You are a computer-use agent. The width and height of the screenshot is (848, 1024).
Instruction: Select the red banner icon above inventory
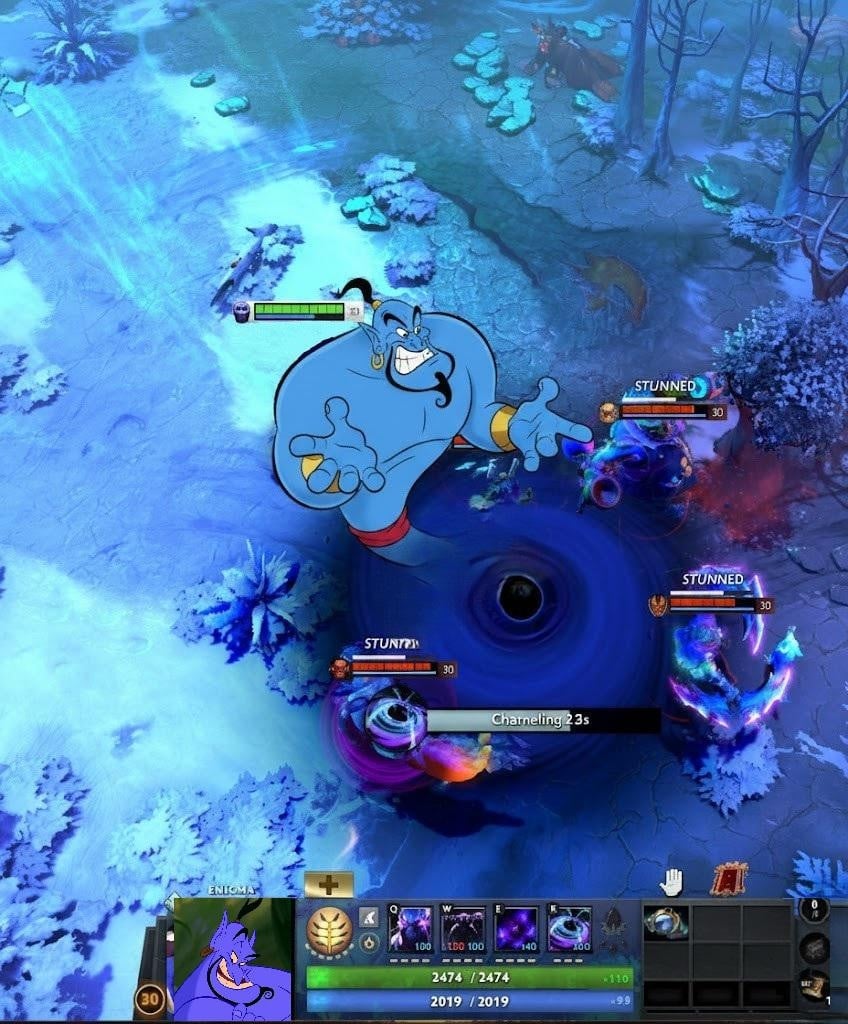tap(729, 880)
